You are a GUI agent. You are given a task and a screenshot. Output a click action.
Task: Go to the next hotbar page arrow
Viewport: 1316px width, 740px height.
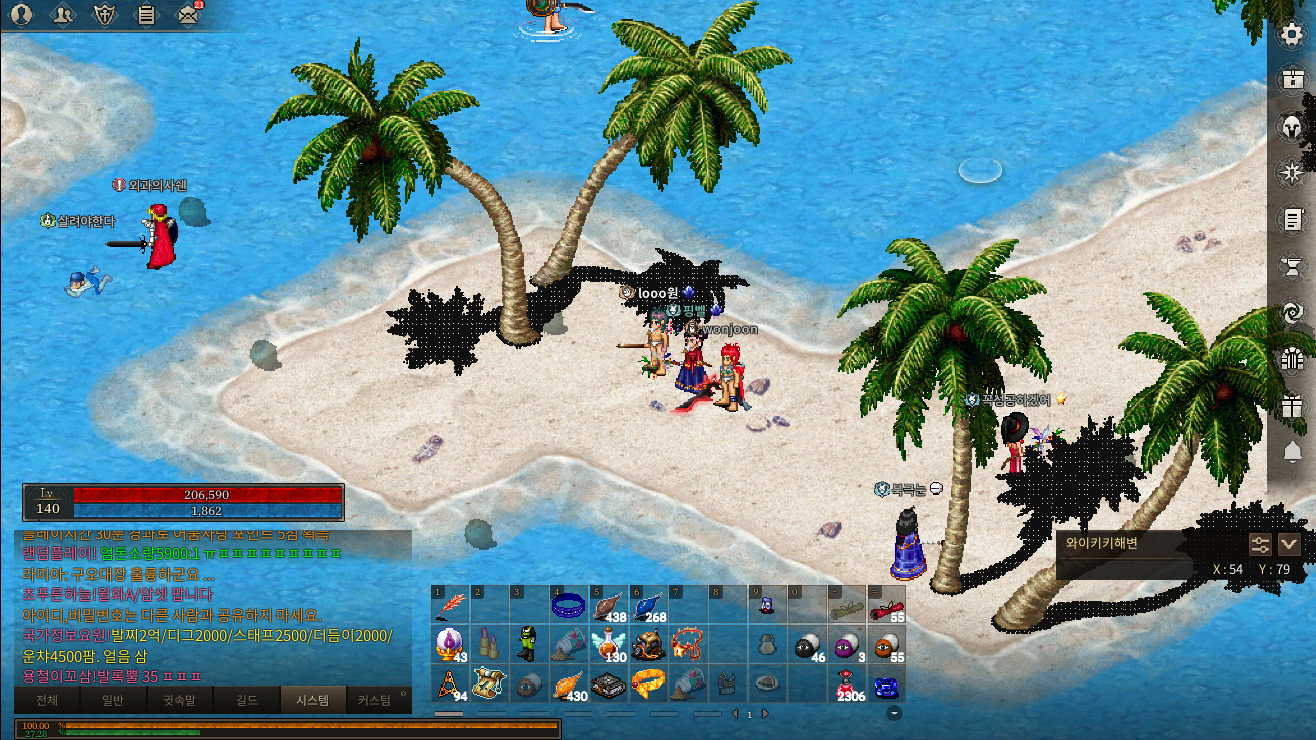765,714
